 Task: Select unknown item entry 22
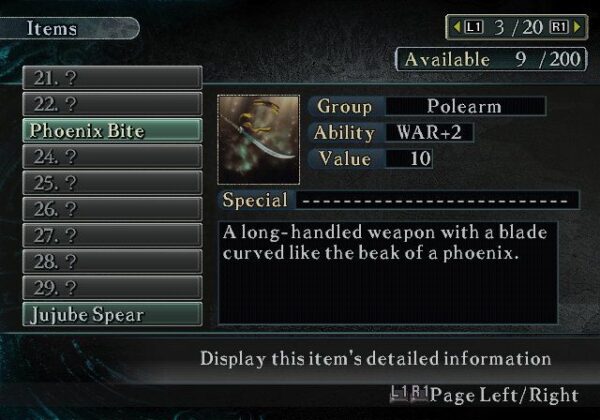pyautogui.click(x=112, y=104)
